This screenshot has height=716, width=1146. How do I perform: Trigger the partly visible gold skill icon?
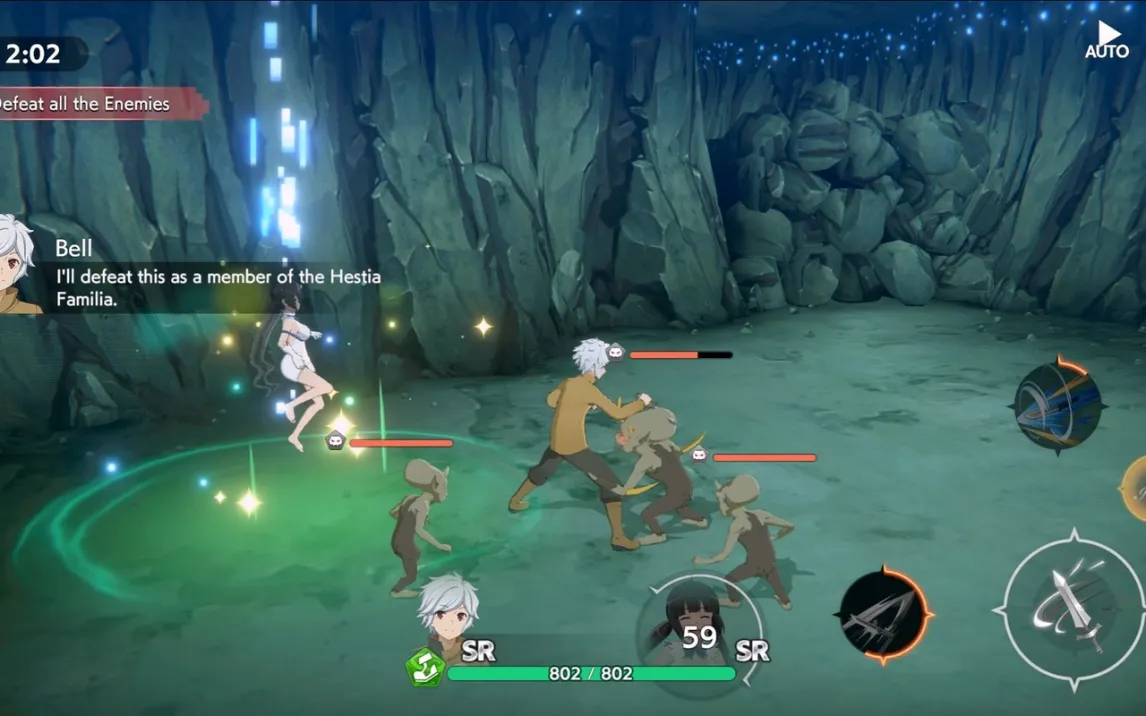pyautogui.click(x=1135, y=489)
